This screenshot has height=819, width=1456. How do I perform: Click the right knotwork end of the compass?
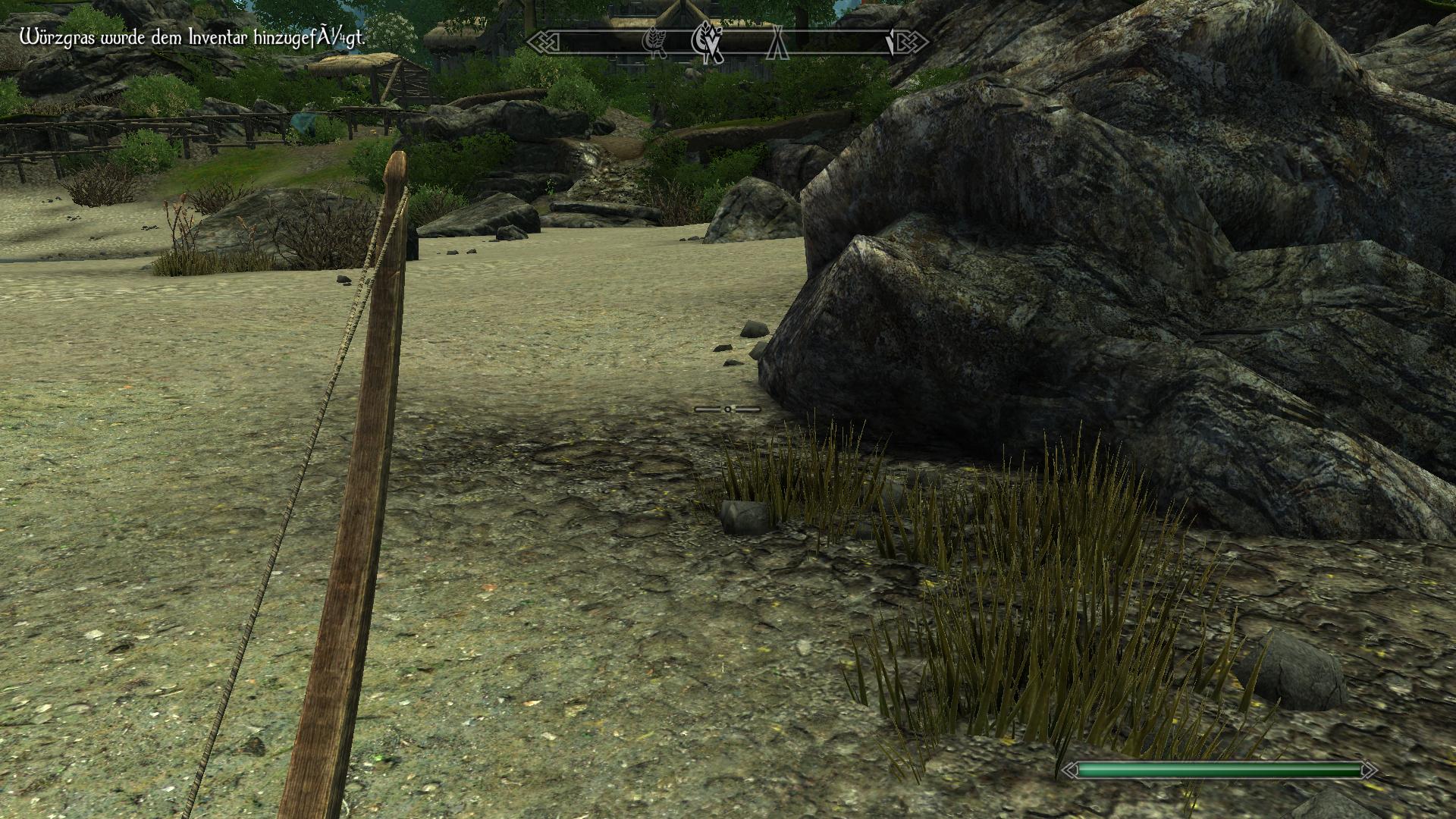[x=908, y=42]
